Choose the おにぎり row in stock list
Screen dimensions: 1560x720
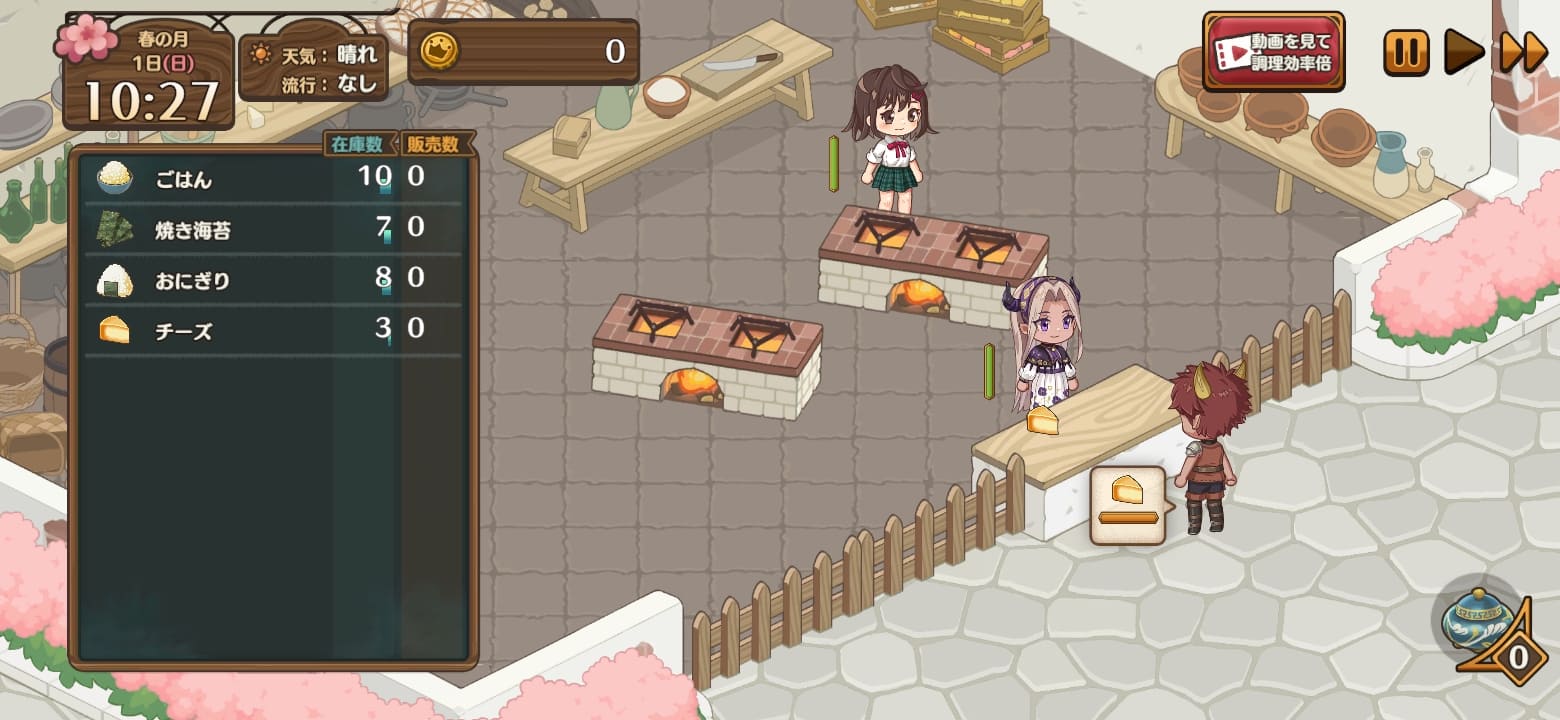click(x=270, y=280)
